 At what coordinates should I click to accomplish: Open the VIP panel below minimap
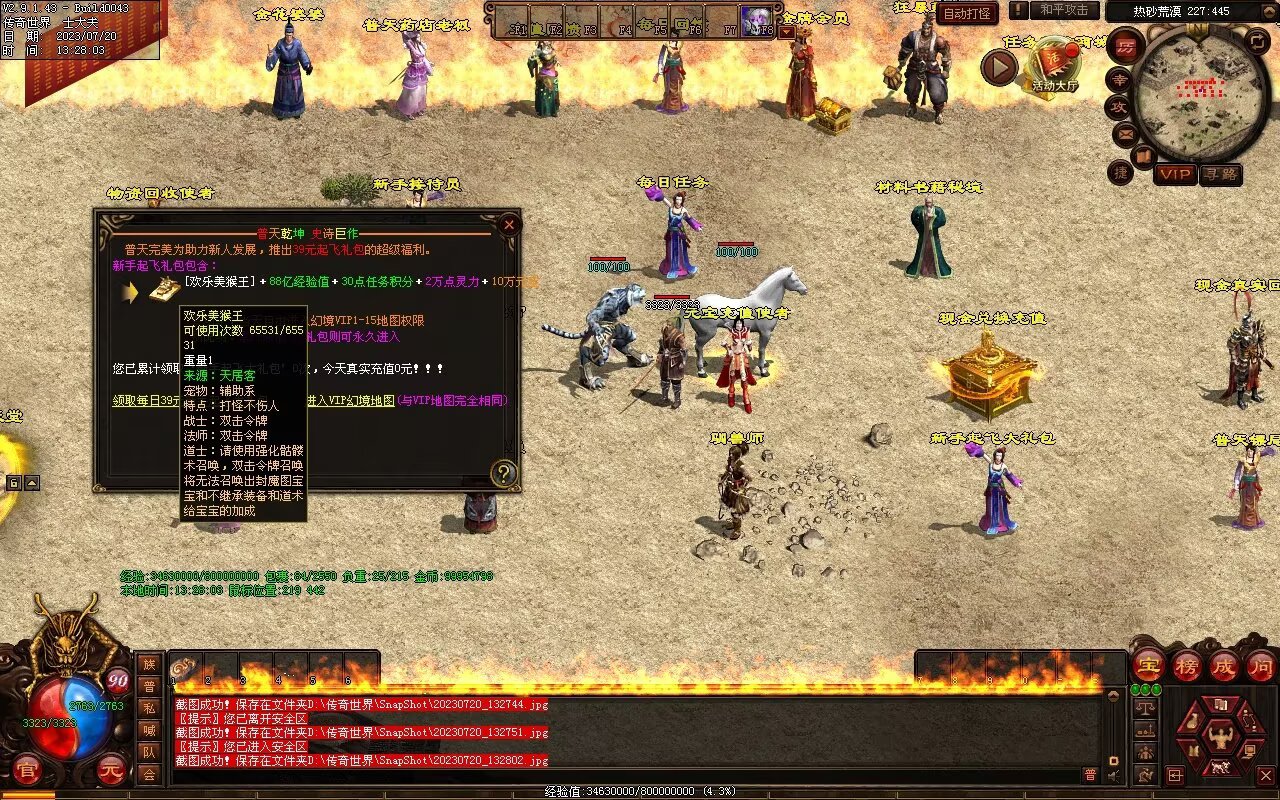(1175, 174)
